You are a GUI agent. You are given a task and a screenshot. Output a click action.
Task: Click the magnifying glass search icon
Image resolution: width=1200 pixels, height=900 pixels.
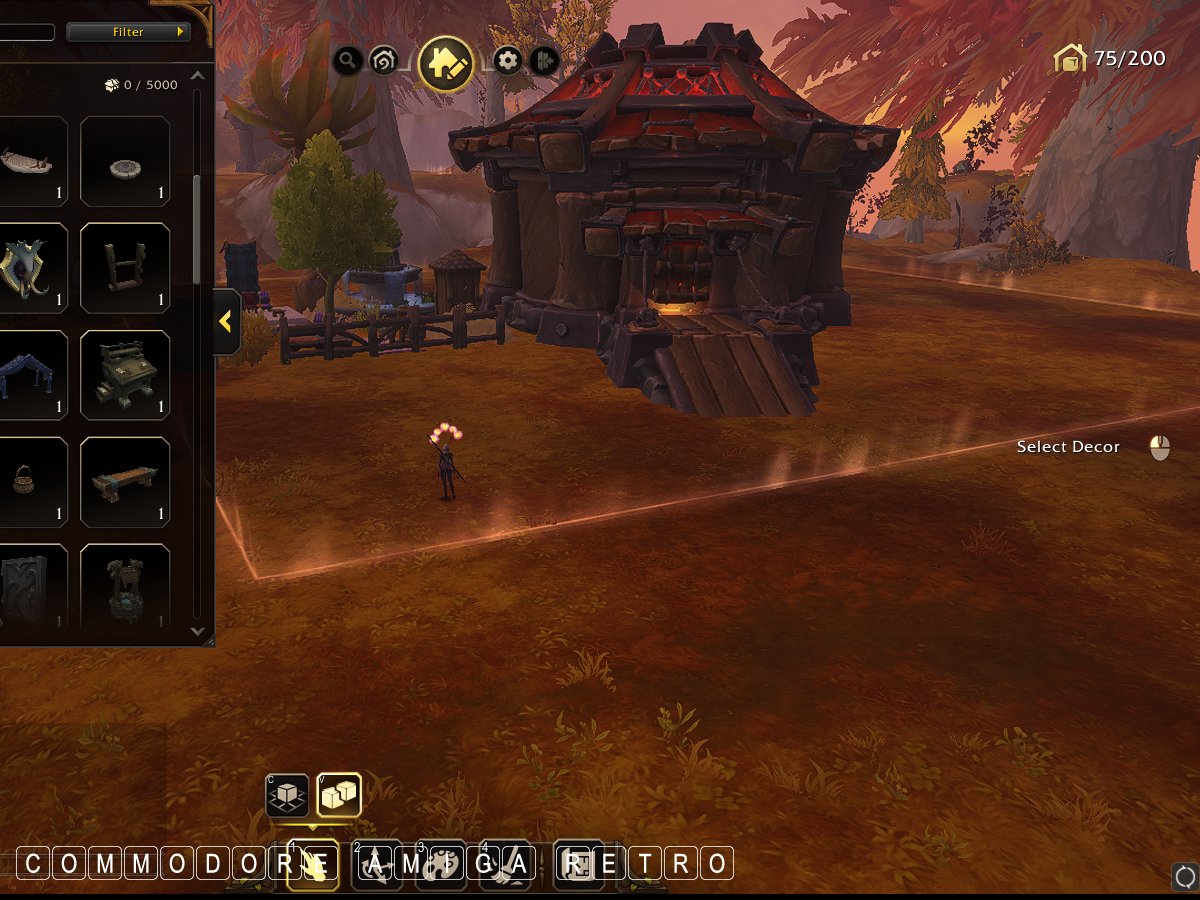[x=347, y=61]
